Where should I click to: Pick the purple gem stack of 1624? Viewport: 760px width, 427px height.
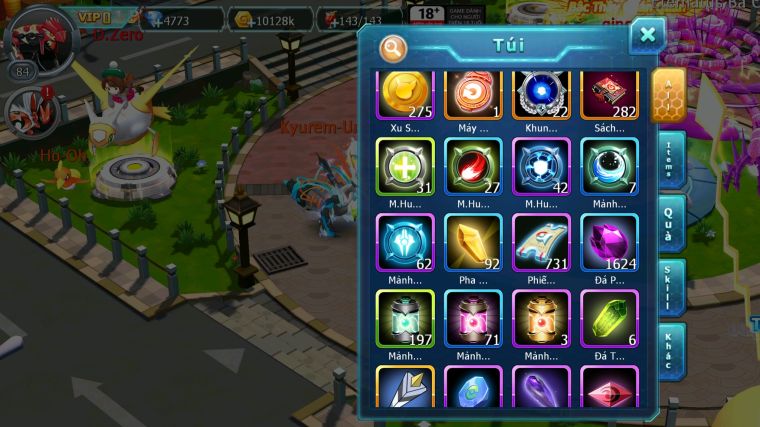point(609,242)
